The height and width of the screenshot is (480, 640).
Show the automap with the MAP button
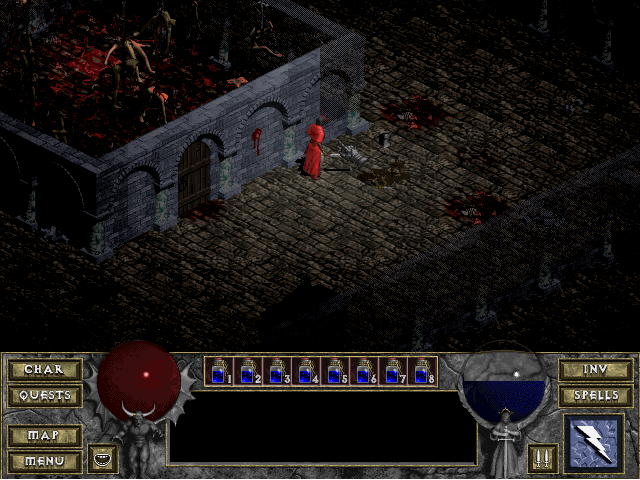44,436
